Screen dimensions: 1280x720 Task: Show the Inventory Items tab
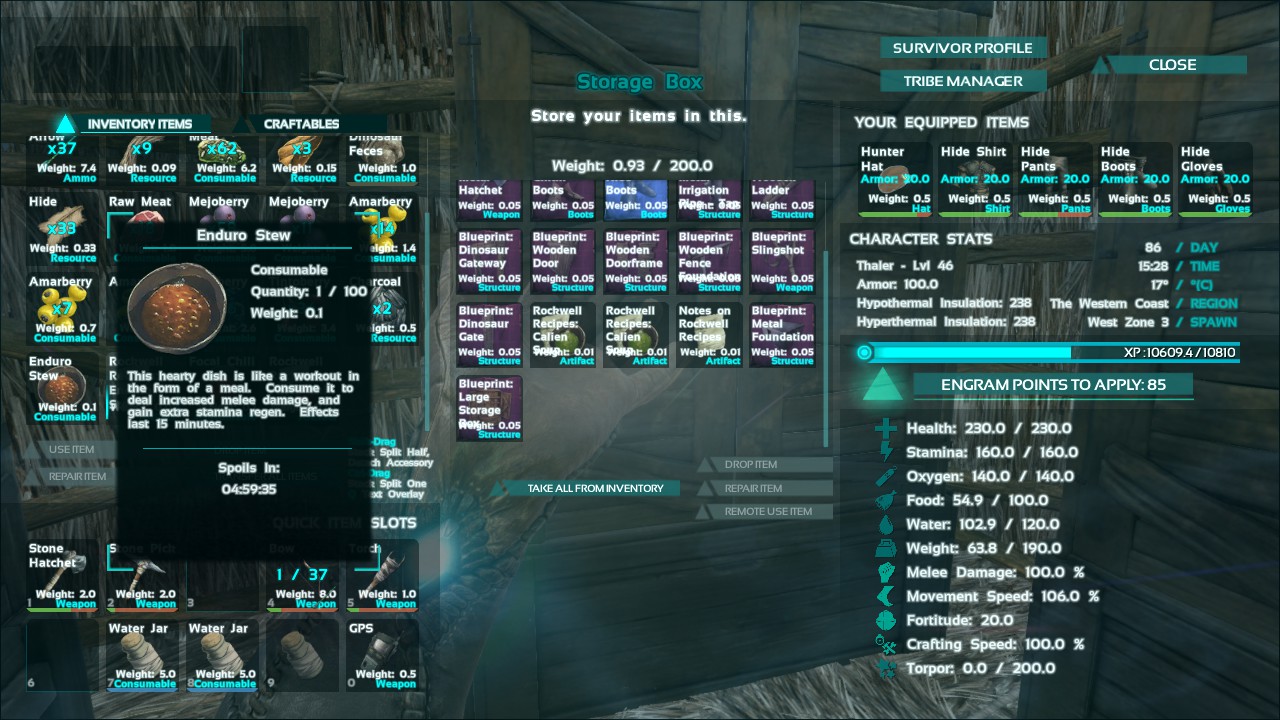pyautogui.click(x=139, y=124)
